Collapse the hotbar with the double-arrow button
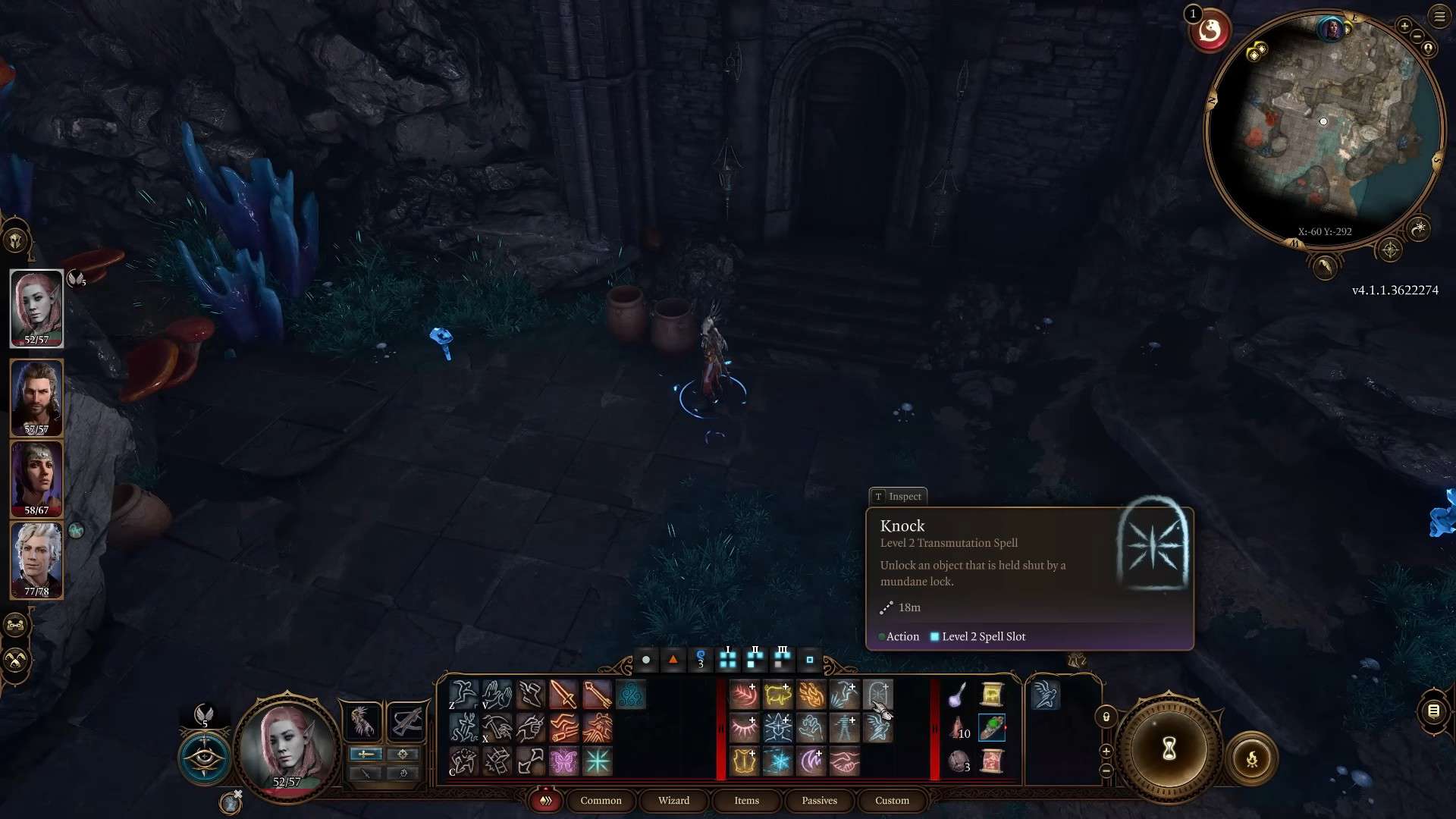 (x=545, y=801)
